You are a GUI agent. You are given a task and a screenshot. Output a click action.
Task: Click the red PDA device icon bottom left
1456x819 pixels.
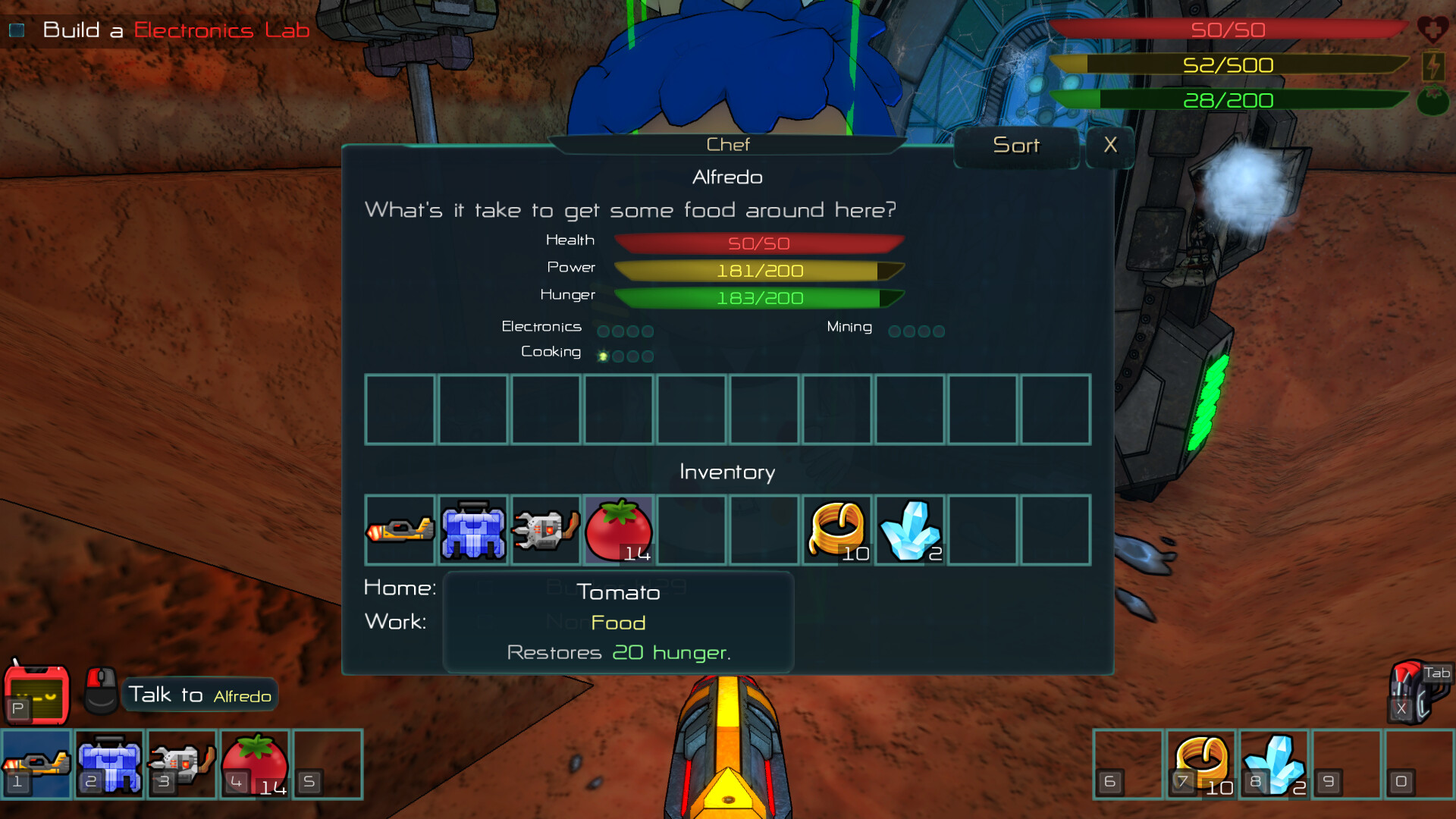(x=36, y=692)
